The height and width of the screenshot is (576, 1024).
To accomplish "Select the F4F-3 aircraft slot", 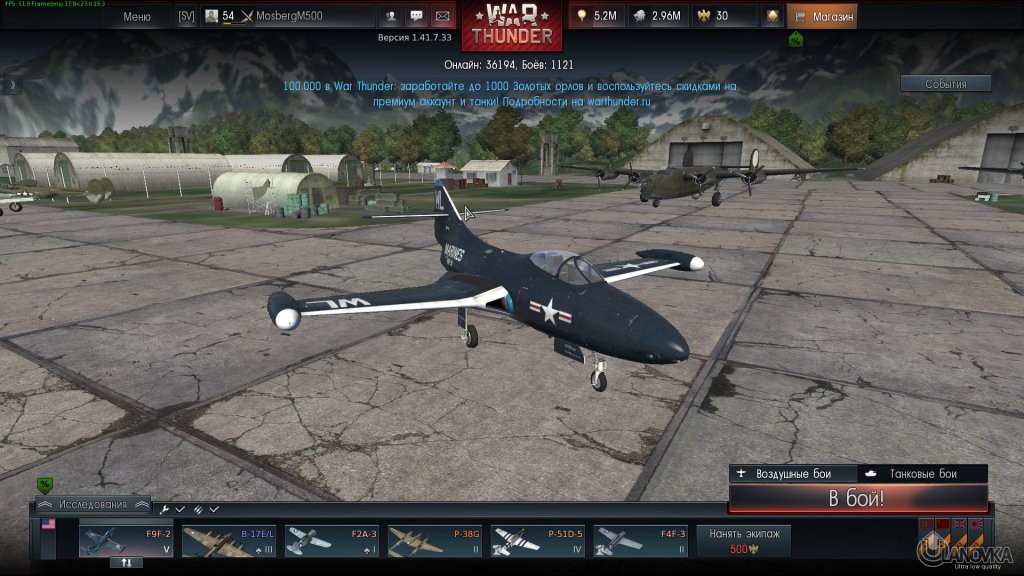I will click(641, 540).
